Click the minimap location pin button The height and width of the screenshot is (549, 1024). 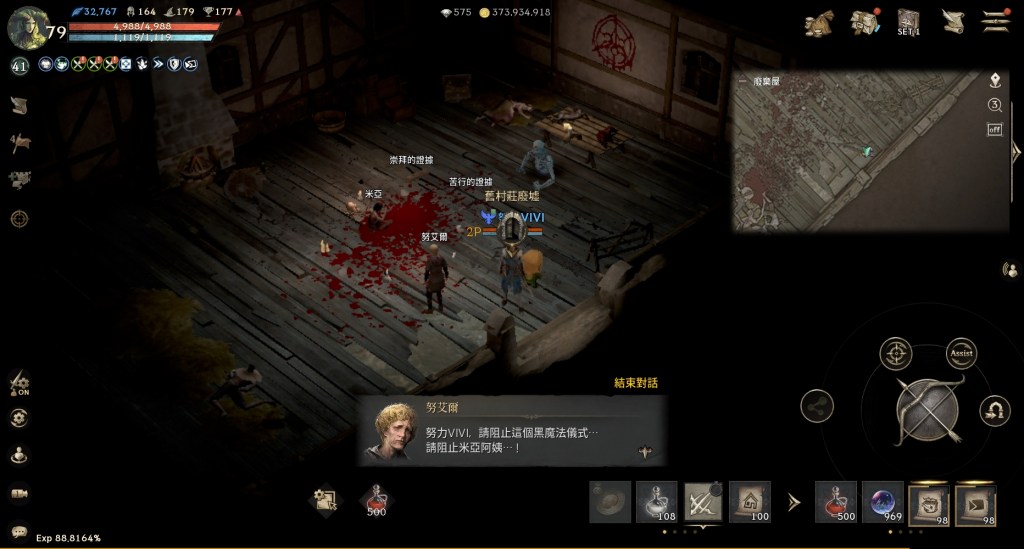point(995,80)
